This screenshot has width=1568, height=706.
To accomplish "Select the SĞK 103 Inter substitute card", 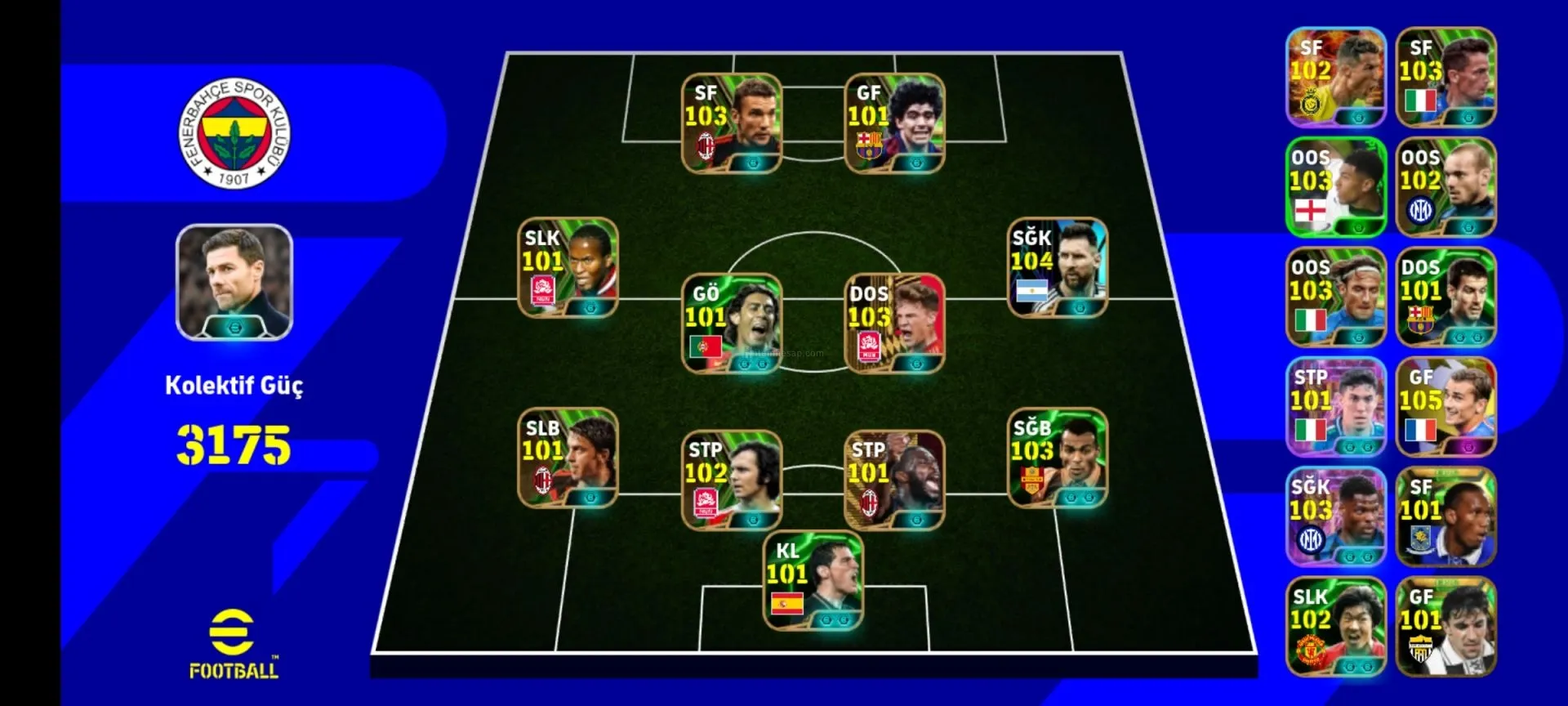I will pyautogui.click(x=1336, y=516).
